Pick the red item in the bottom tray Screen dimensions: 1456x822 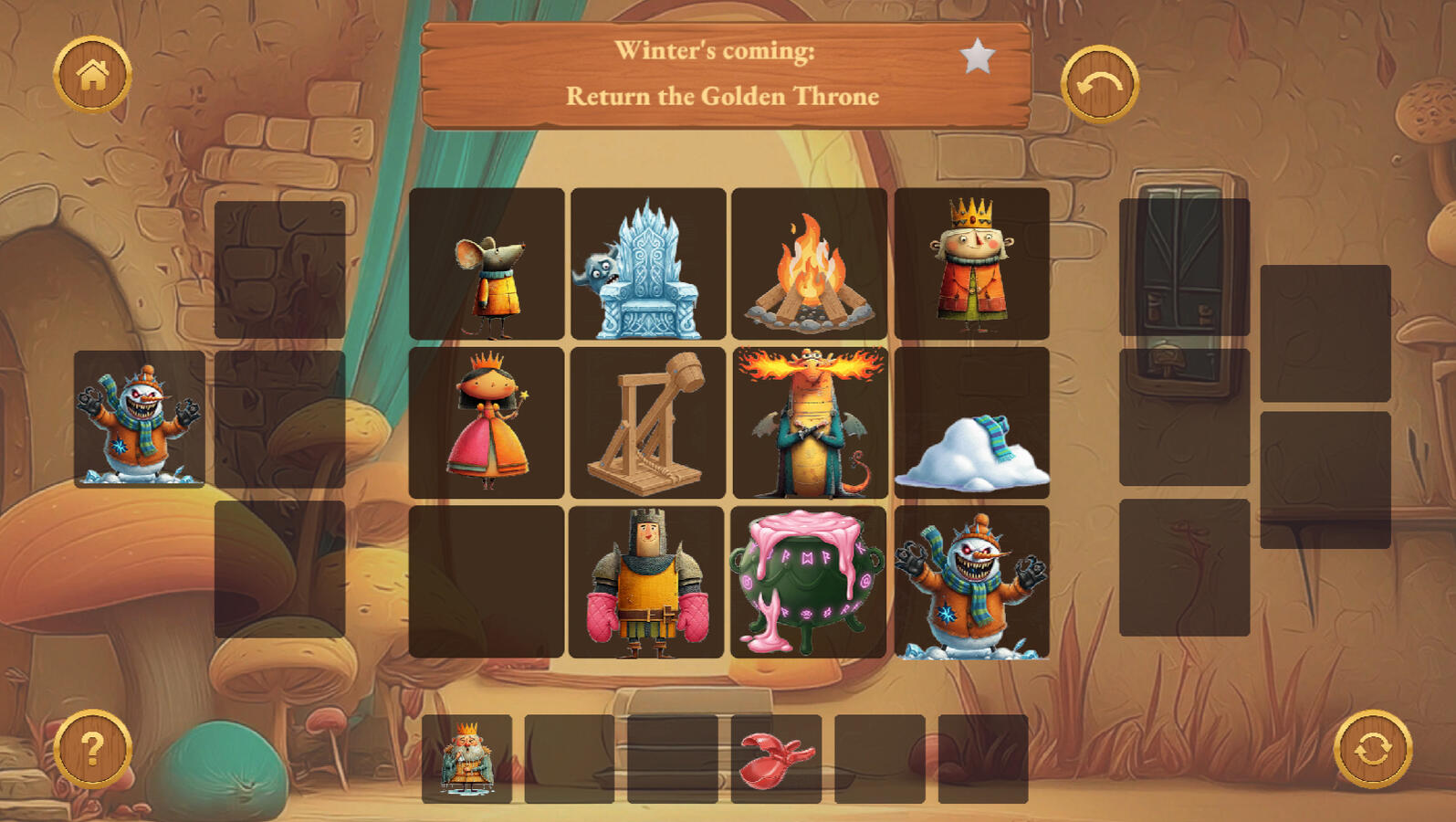pyautogui.click(x=776, y=759)
